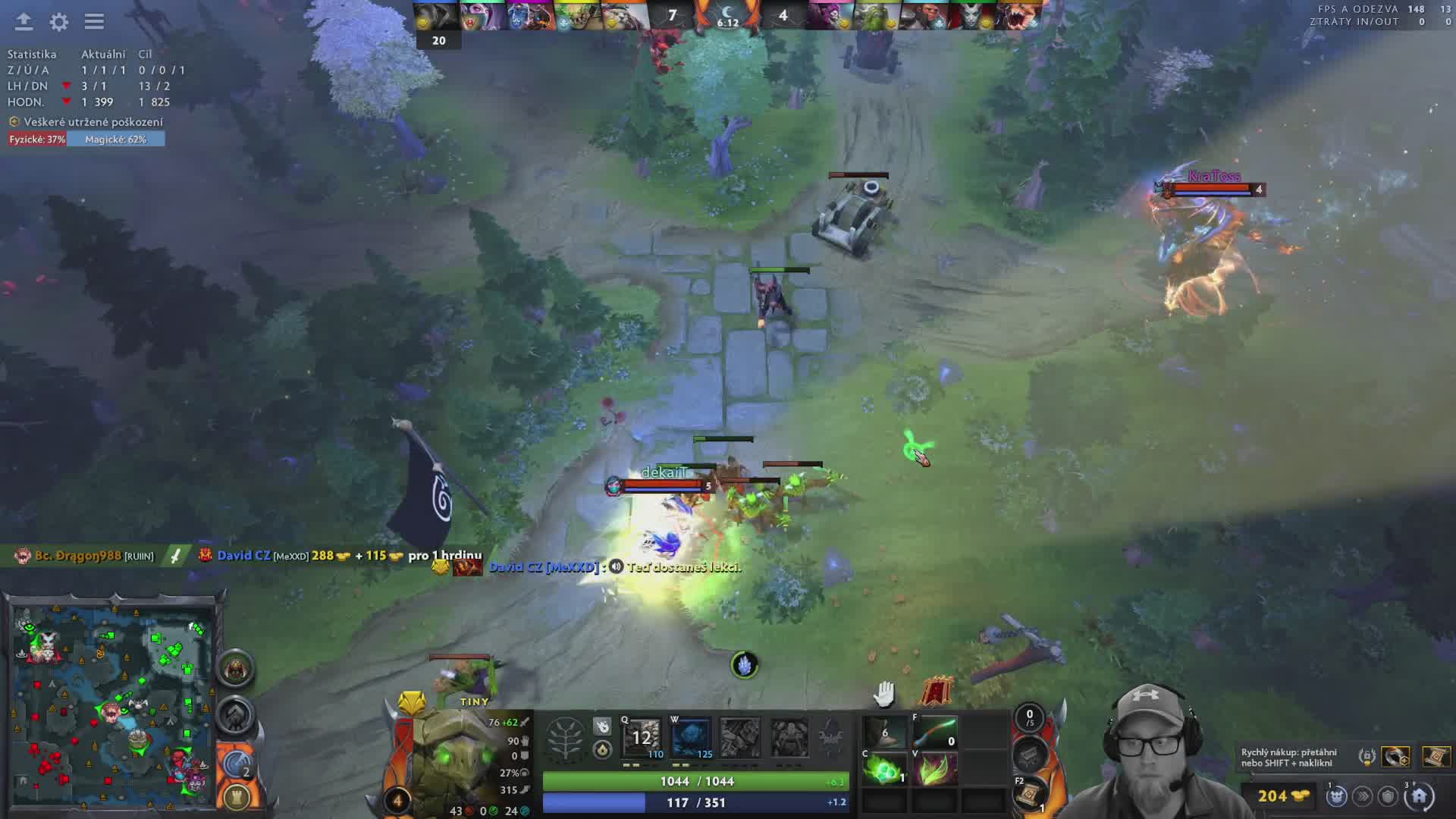Select the Tree Grab ability icon
This screenshot has height=819, width=1456.
tap(740, 737)
